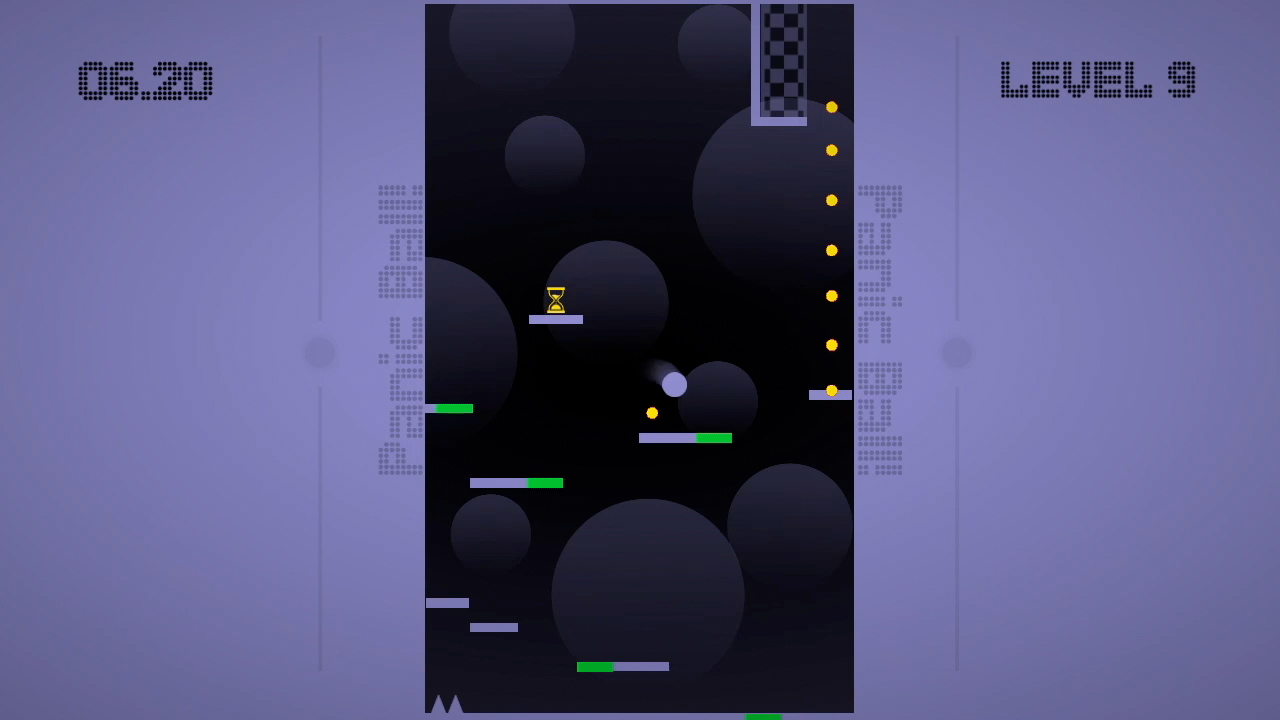Click the checkered finish chute at the top

click(x=781, y=60)
